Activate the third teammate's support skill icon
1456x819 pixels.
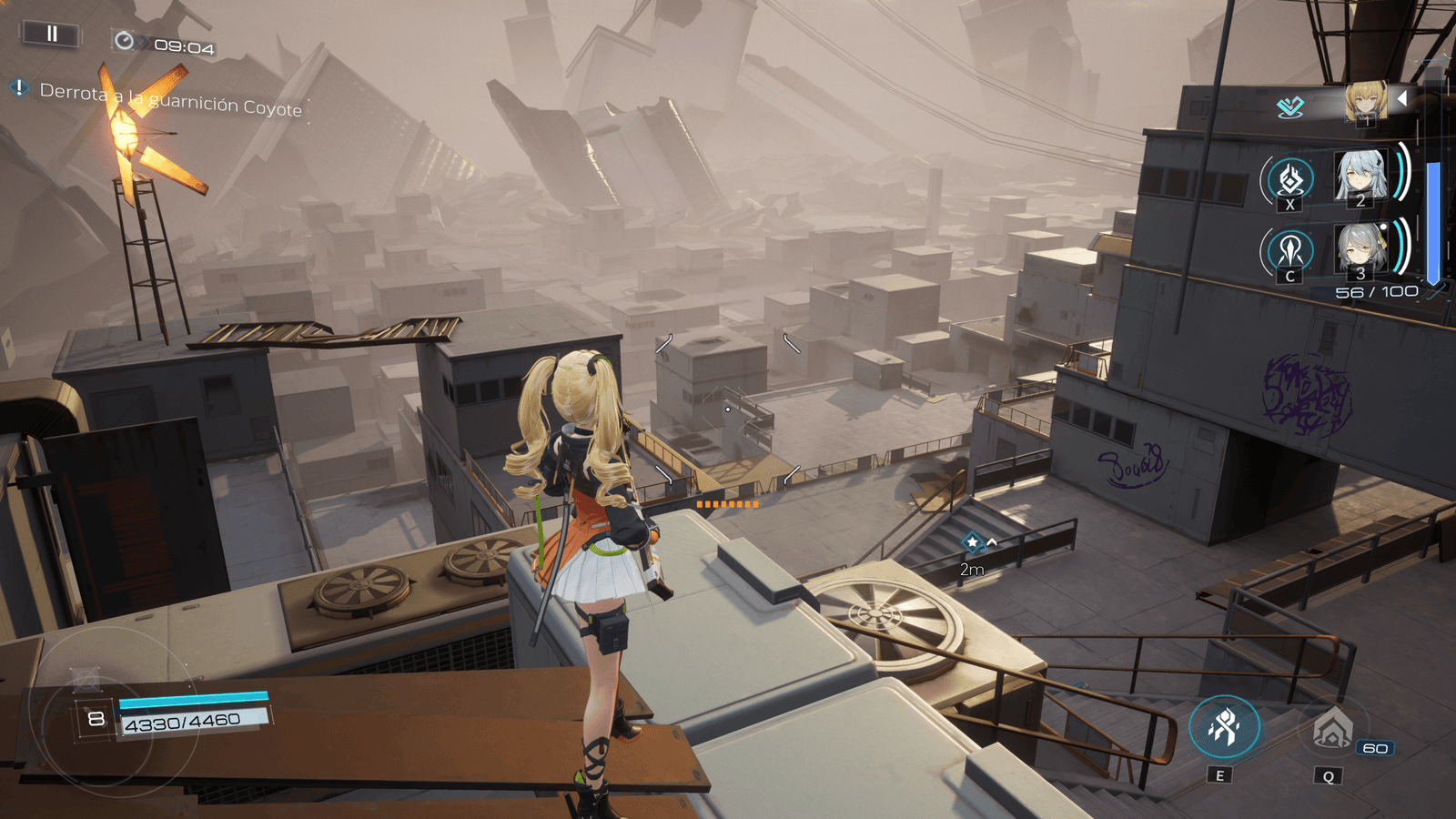click(1289, 250)
